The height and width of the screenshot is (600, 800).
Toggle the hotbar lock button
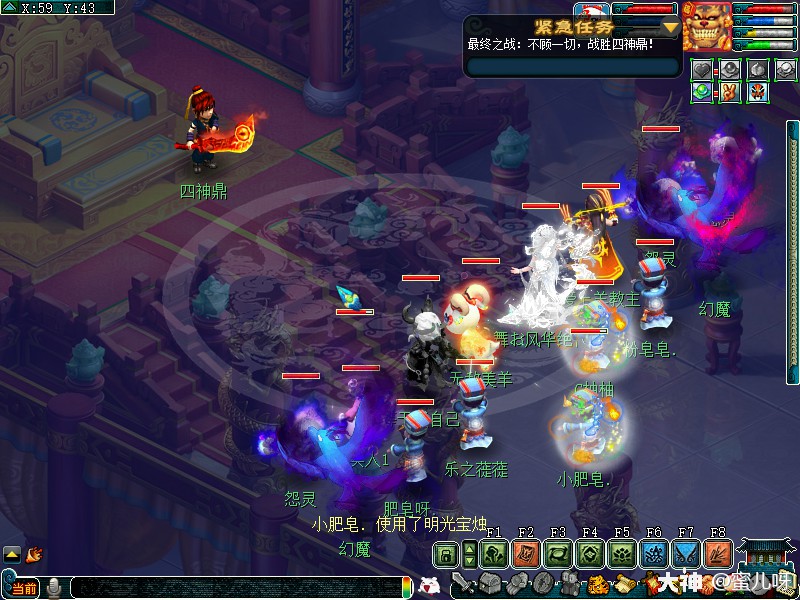click(446, 555)
